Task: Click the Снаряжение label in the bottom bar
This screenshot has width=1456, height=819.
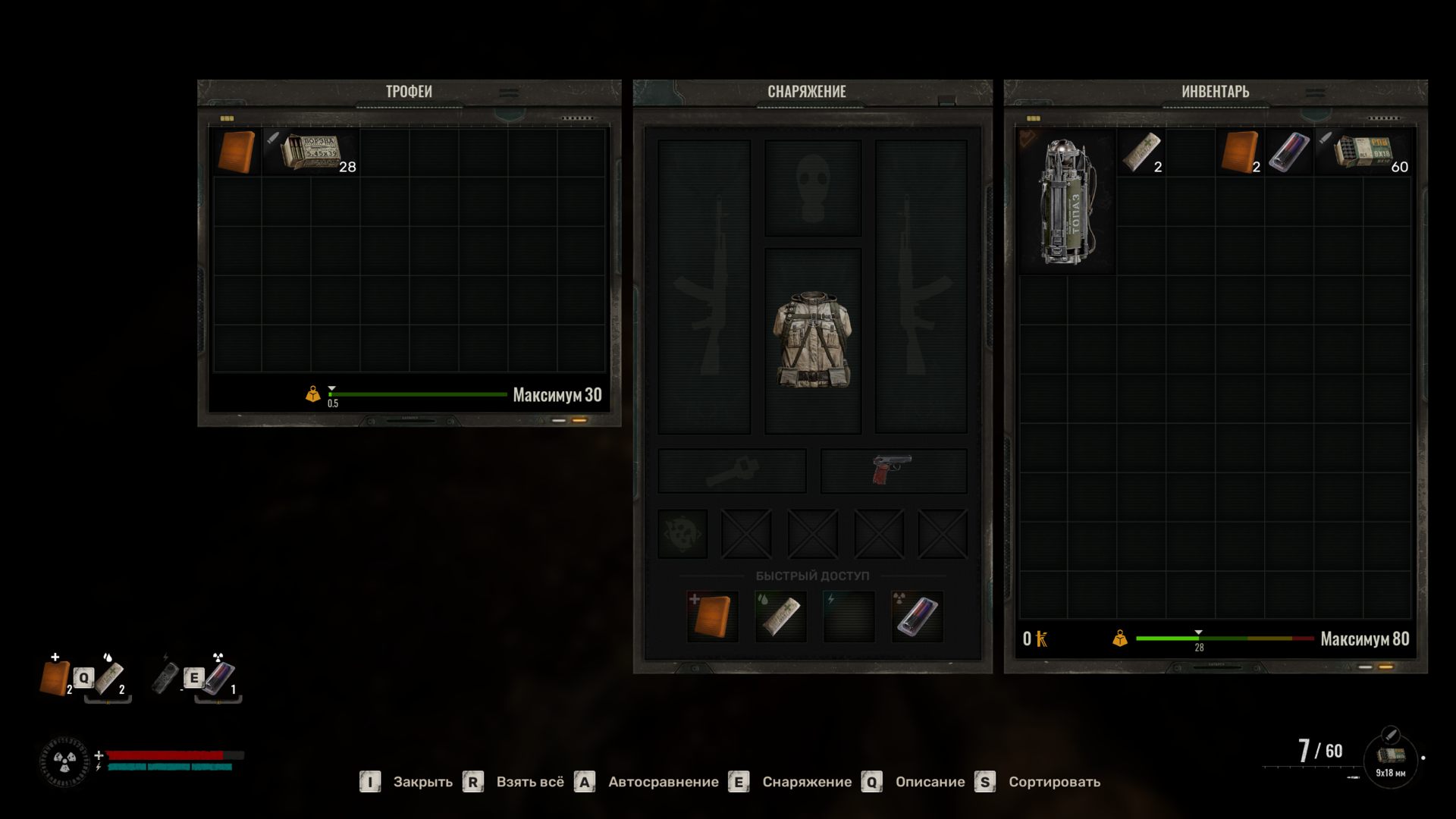Action: point(807,782)
